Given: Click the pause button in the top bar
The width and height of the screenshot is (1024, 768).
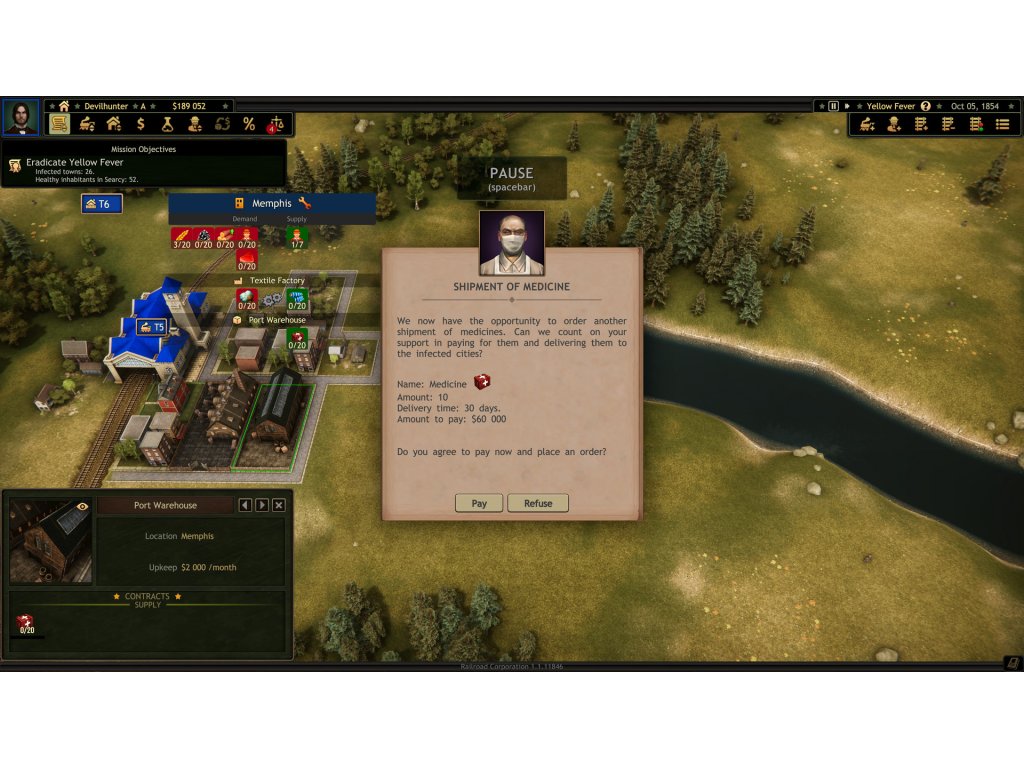Looking at the screenshot, I should click(833, 106).
